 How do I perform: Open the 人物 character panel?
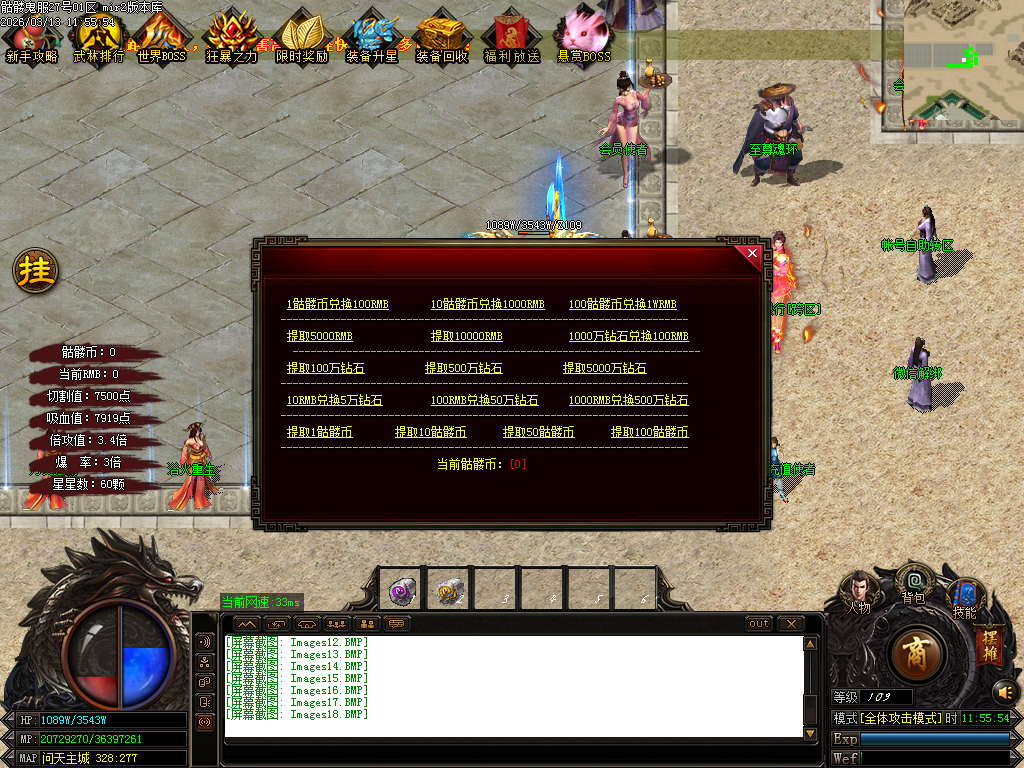[859, 591]
